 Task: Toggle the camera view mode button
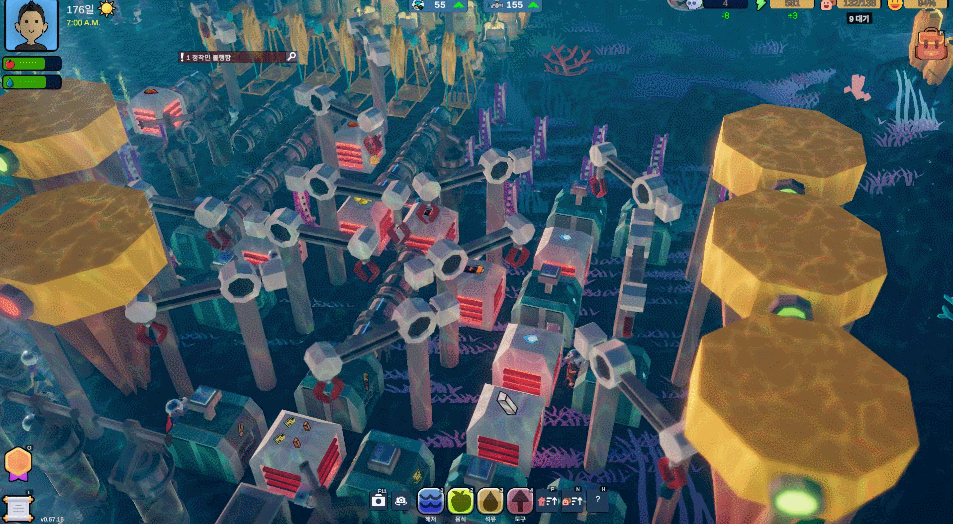[401, 500]
